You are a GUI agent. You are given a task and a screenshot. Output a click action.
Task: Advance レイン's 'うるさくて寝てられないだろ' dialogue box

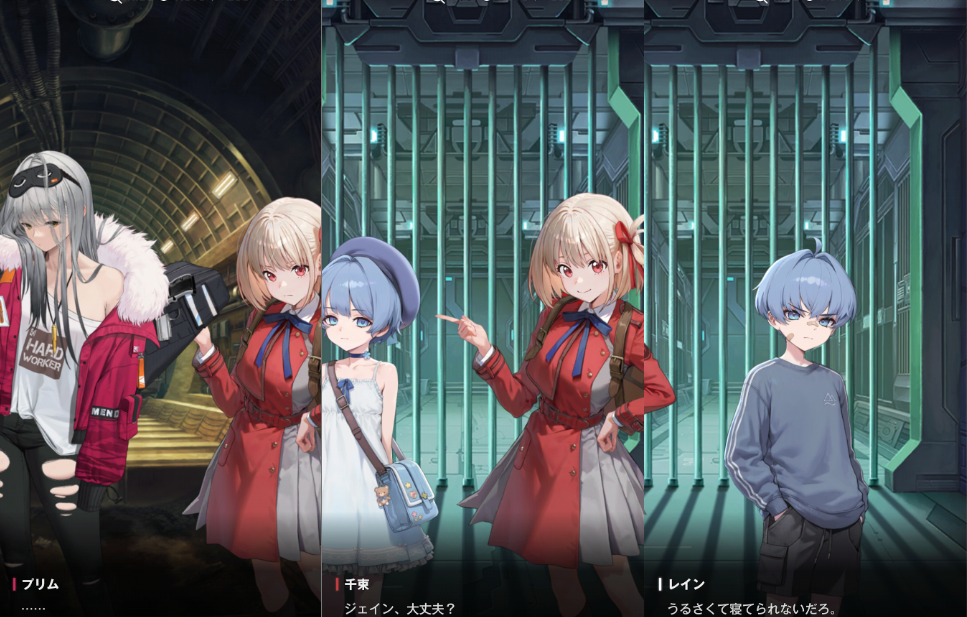click(x=805, y=597)
